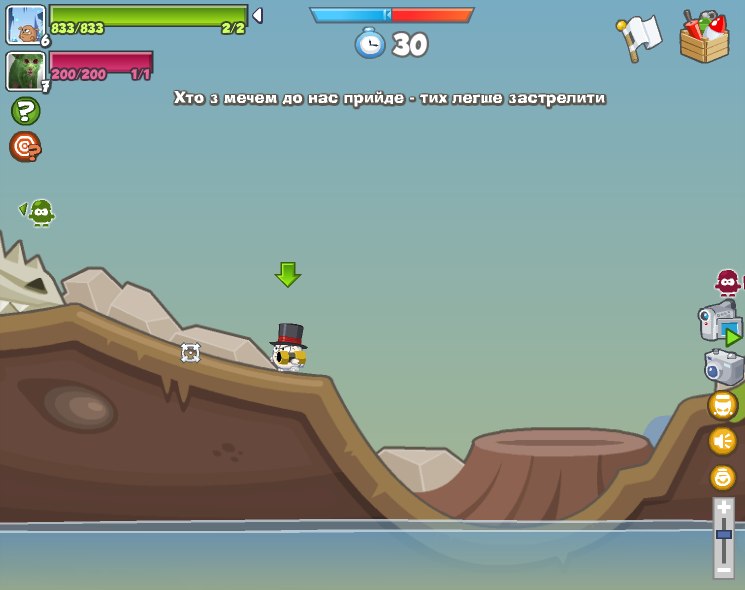The height and width of the screenshot is (590, 745).
Task: Click the white surrender flag
Action: pyautogui.click(x=640, y=37)
